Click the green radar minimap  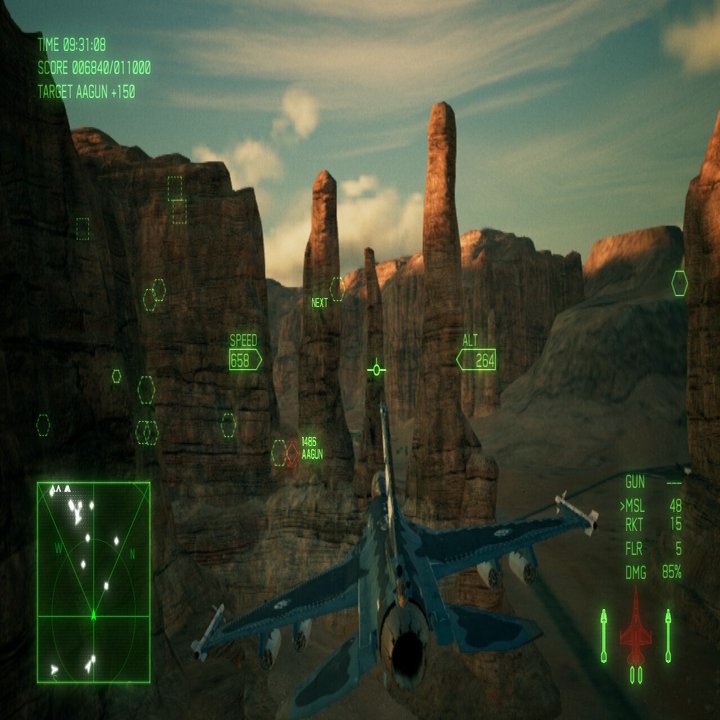[93, 581]
